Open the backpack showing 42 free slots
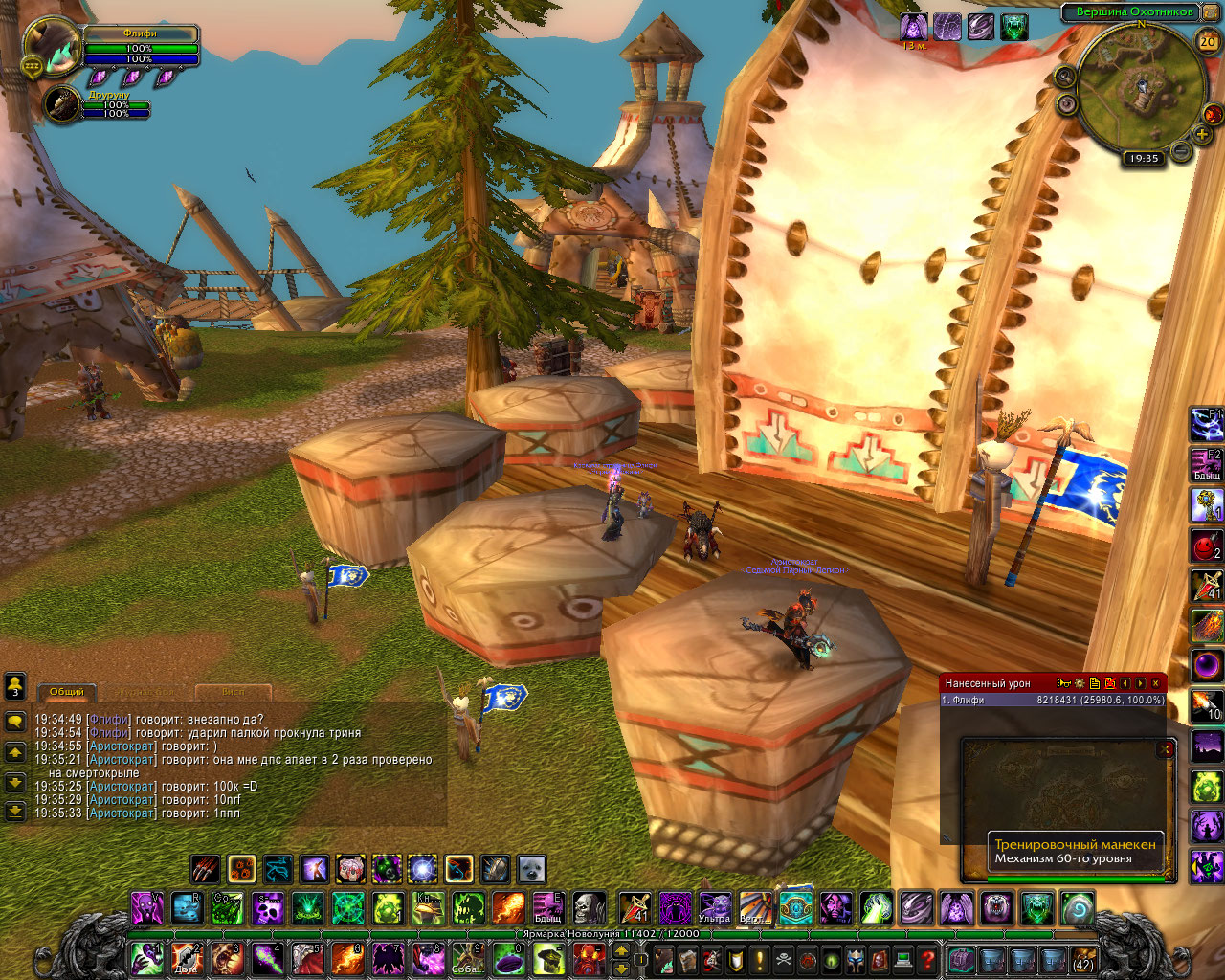 (1082, 959)
